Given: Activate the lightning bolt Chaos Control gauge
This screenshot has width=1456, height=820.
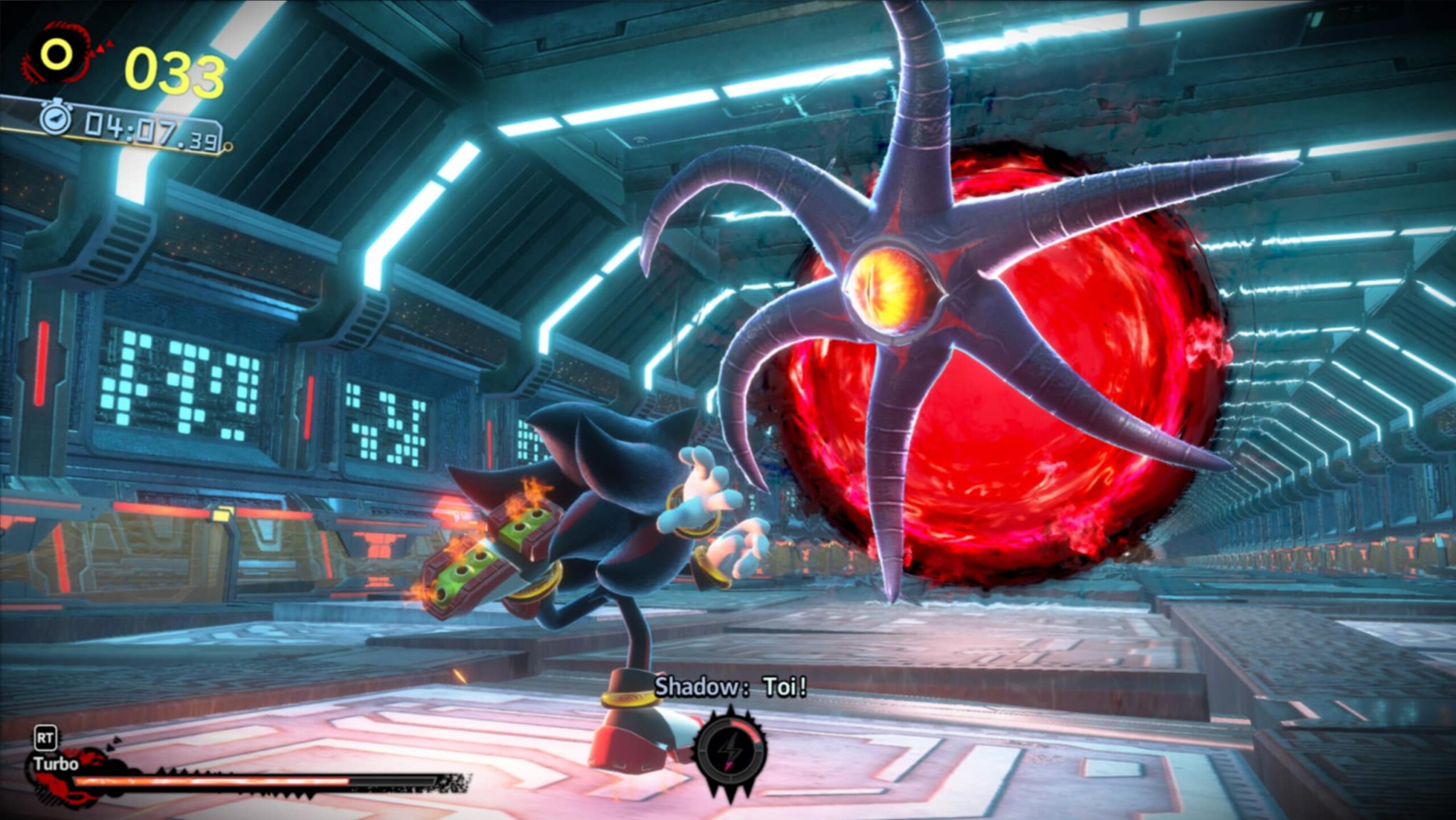Looking at the screenshot, I should (730, 751).
